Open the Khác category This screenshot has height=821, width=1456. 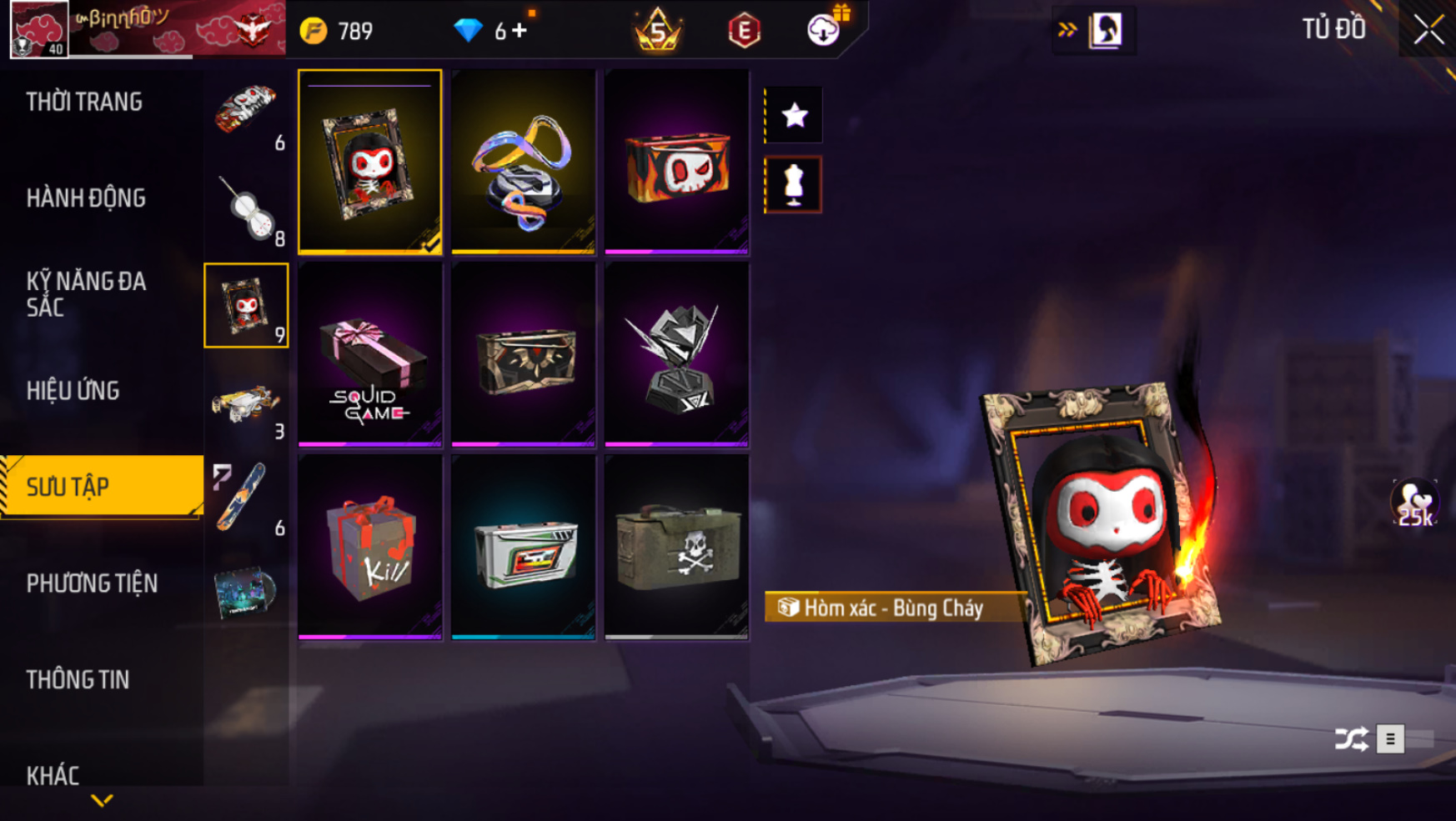pos(53,775)
